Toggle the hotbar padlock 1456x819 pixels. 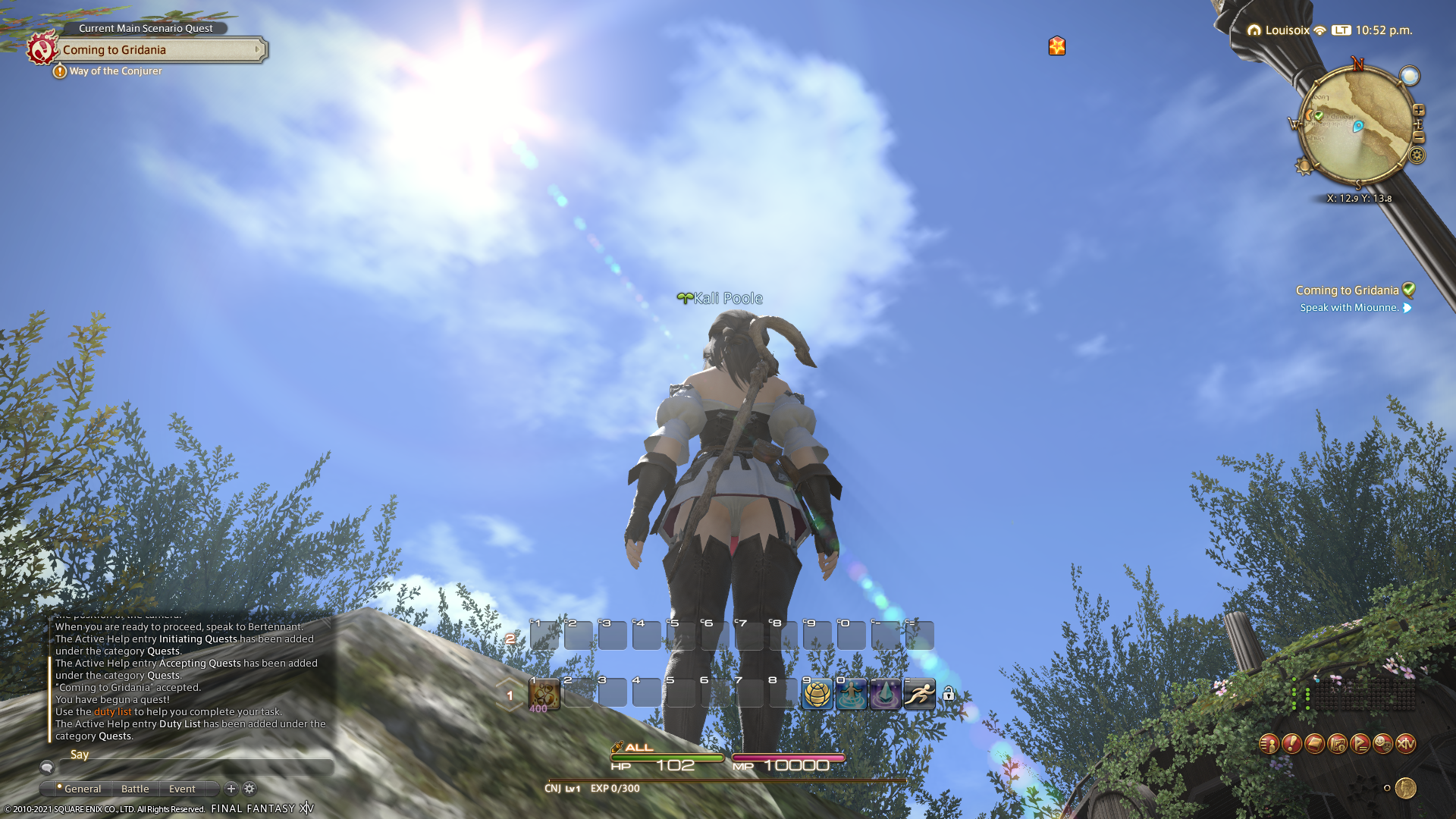(x=949, y=693)
